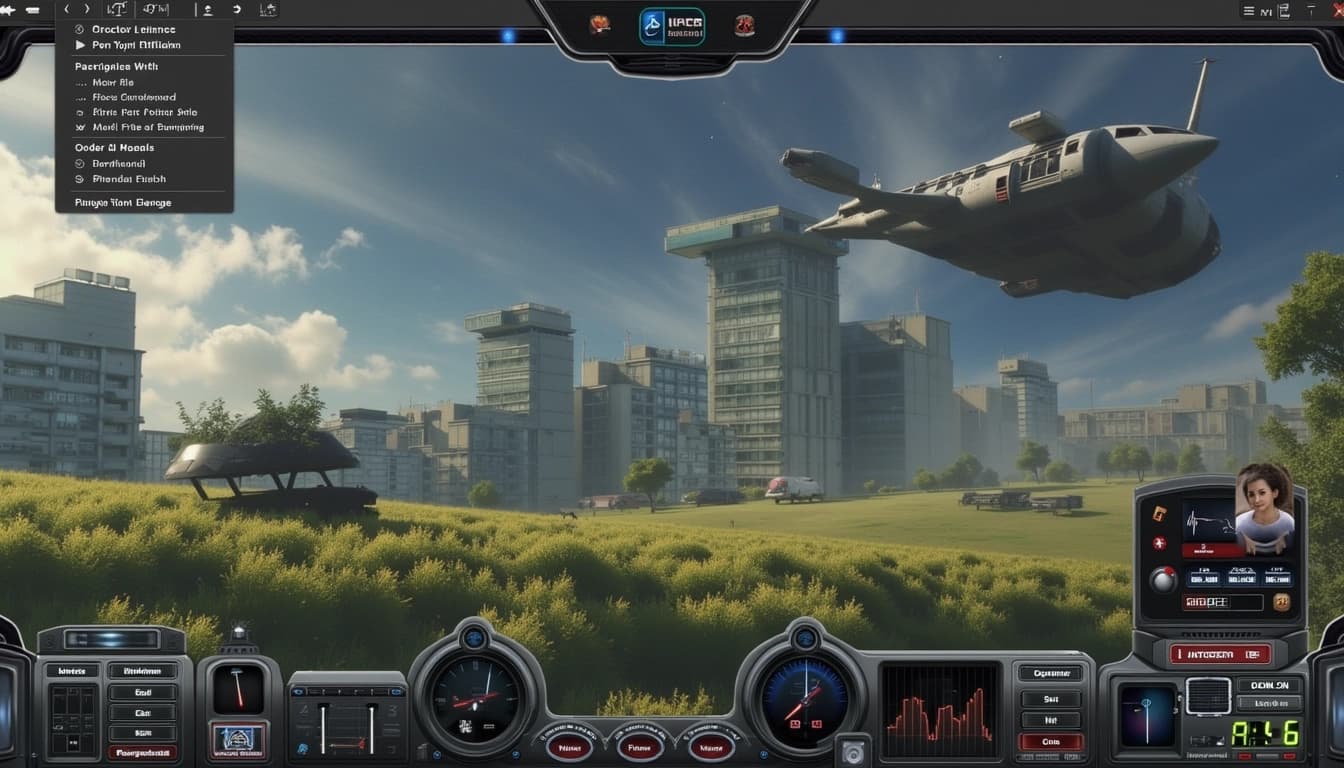This screenshot has width=1344, height=768.
Task: Hit the red button beside the red graph display
Action: (x=1049, y=741)
